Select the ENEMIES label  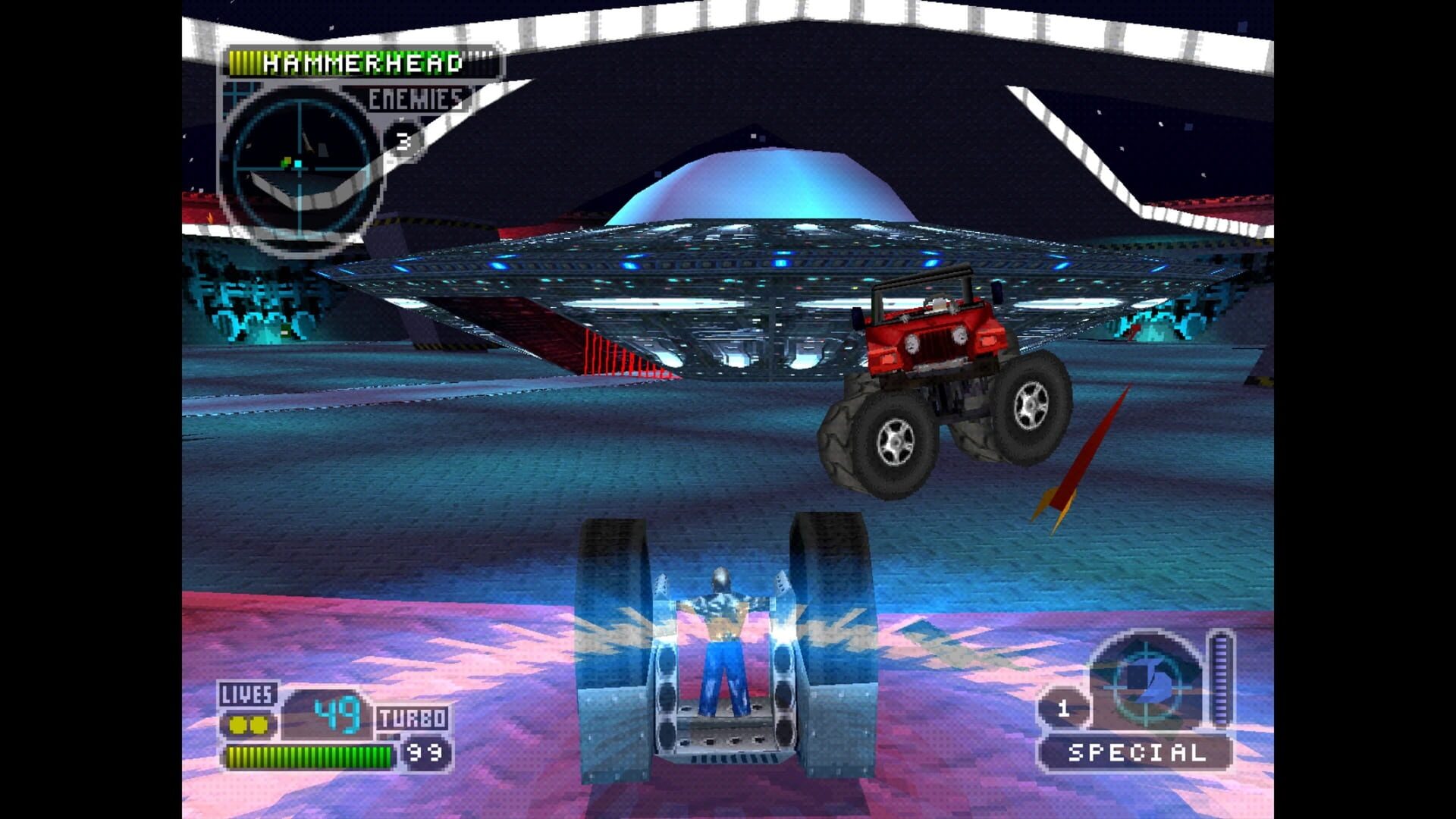[x=412, y=97]
